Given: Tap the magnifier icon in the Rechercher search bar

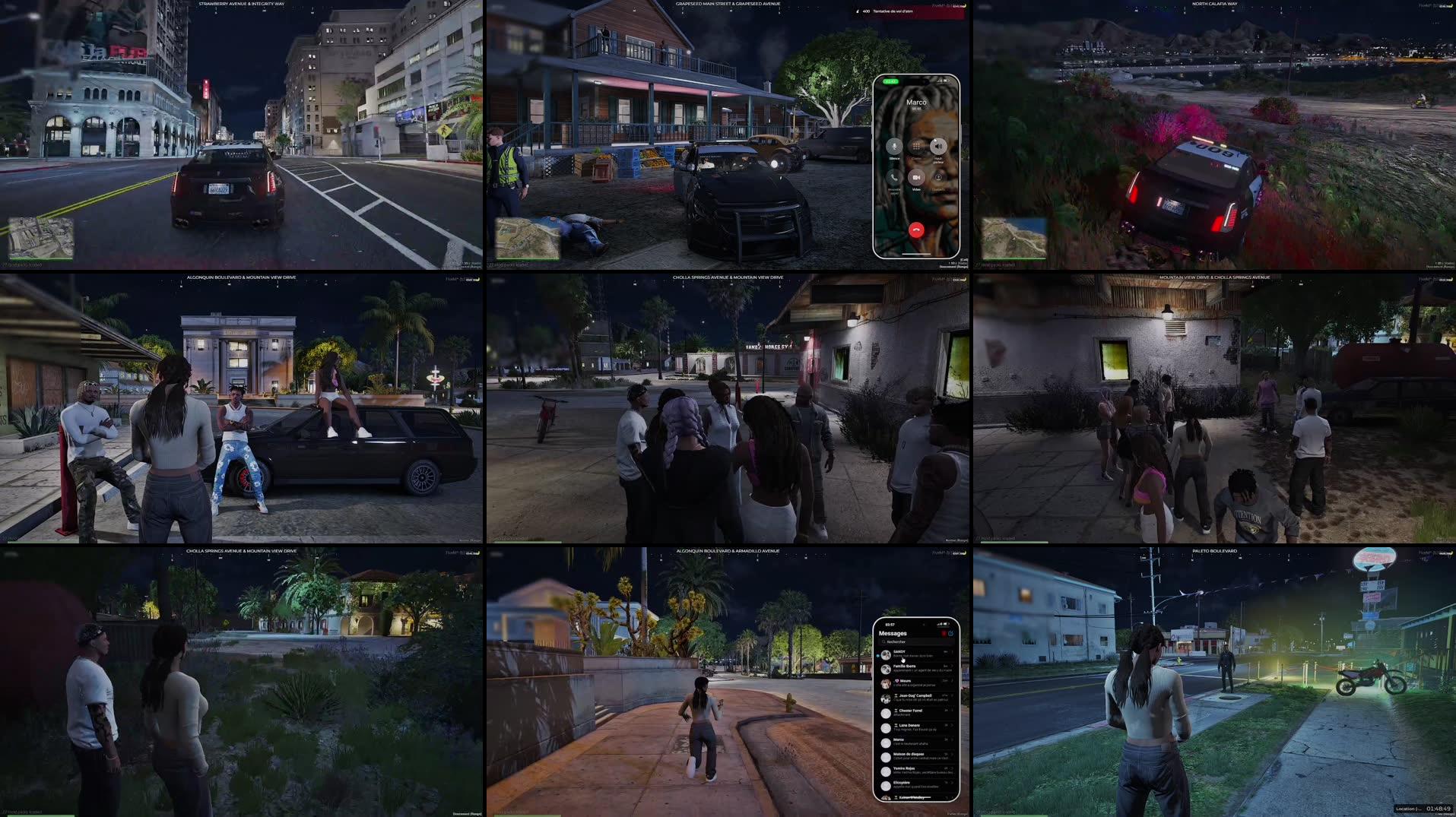Looking at the screenshot, I should (884, 641).
